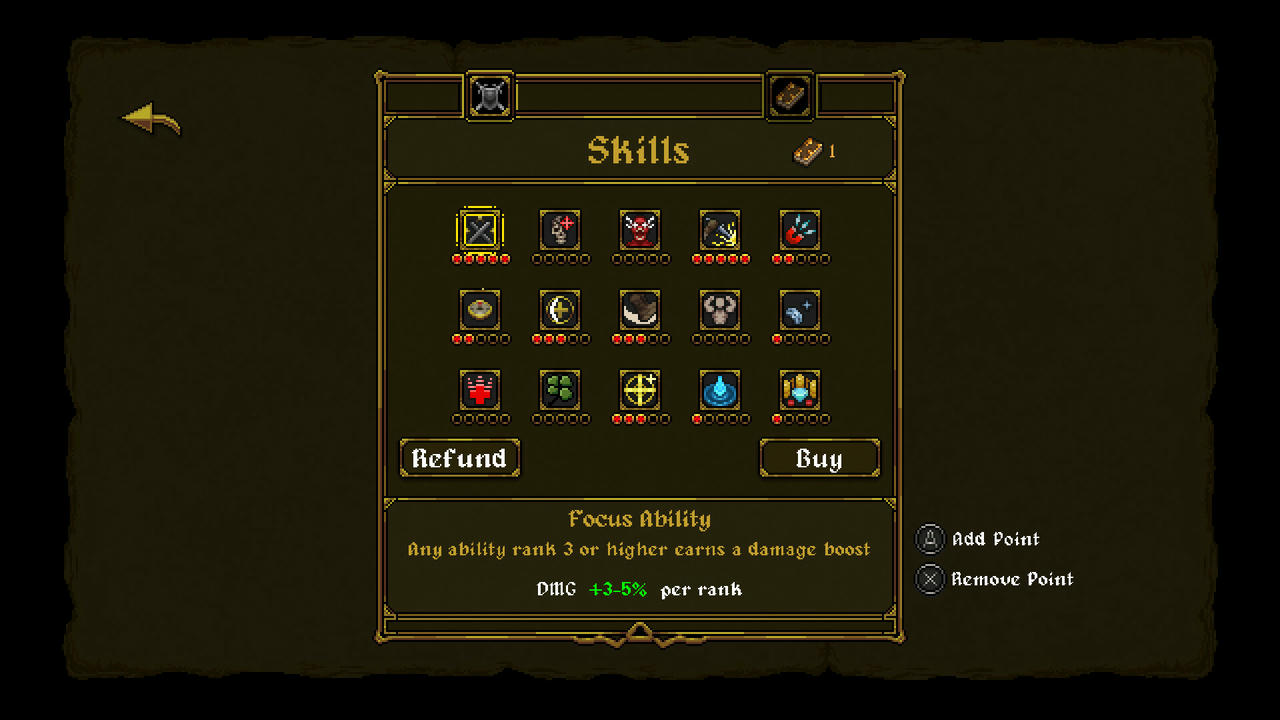Switch to the skill book tab
This screenshot has height=720, width=1280.
(789, 95)
